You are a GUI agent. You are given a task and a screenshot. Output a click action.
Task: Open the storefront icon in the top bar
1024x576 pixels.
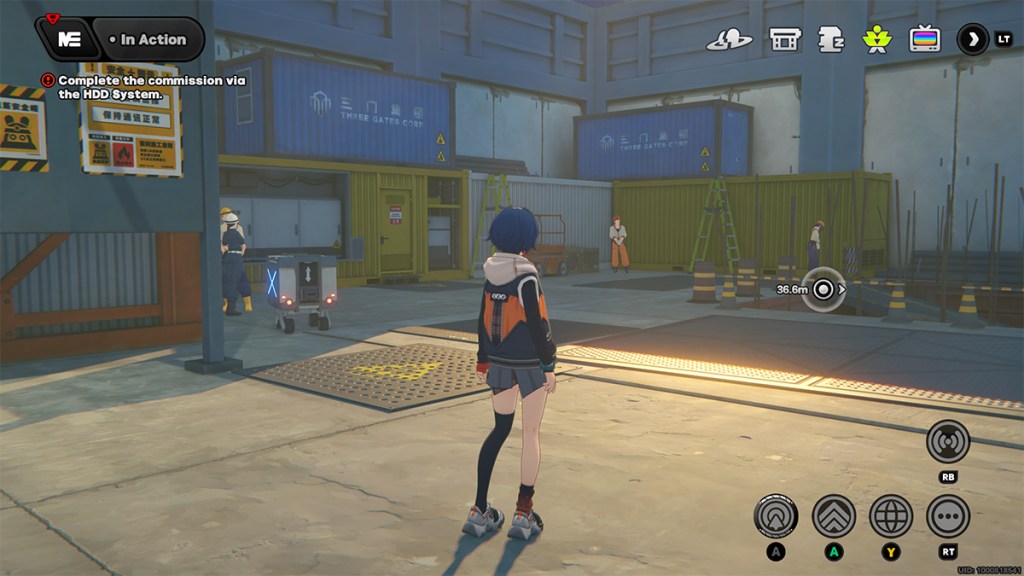tap(785, 40)
